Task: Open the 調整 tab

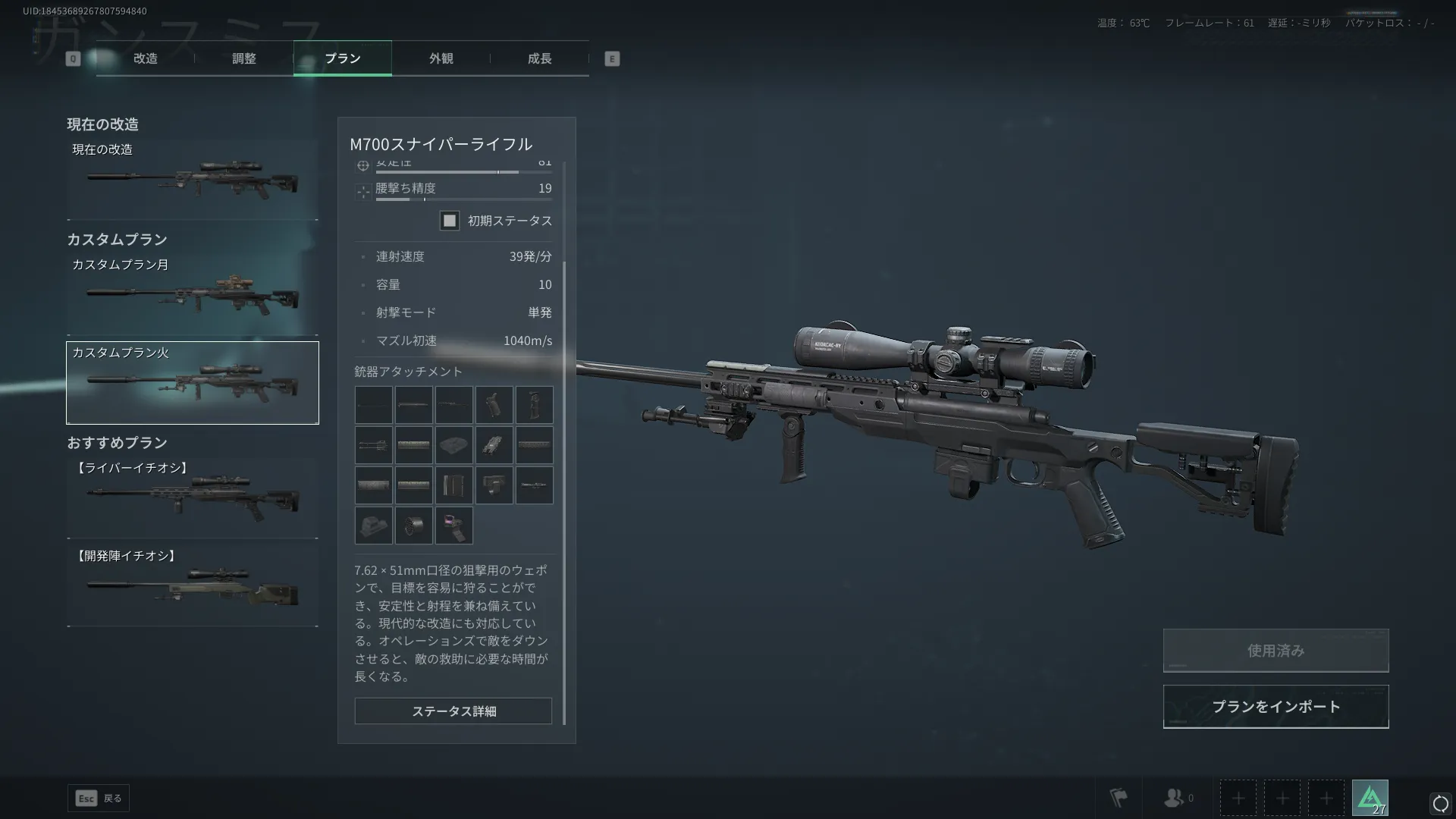Action: pos(243,58)
